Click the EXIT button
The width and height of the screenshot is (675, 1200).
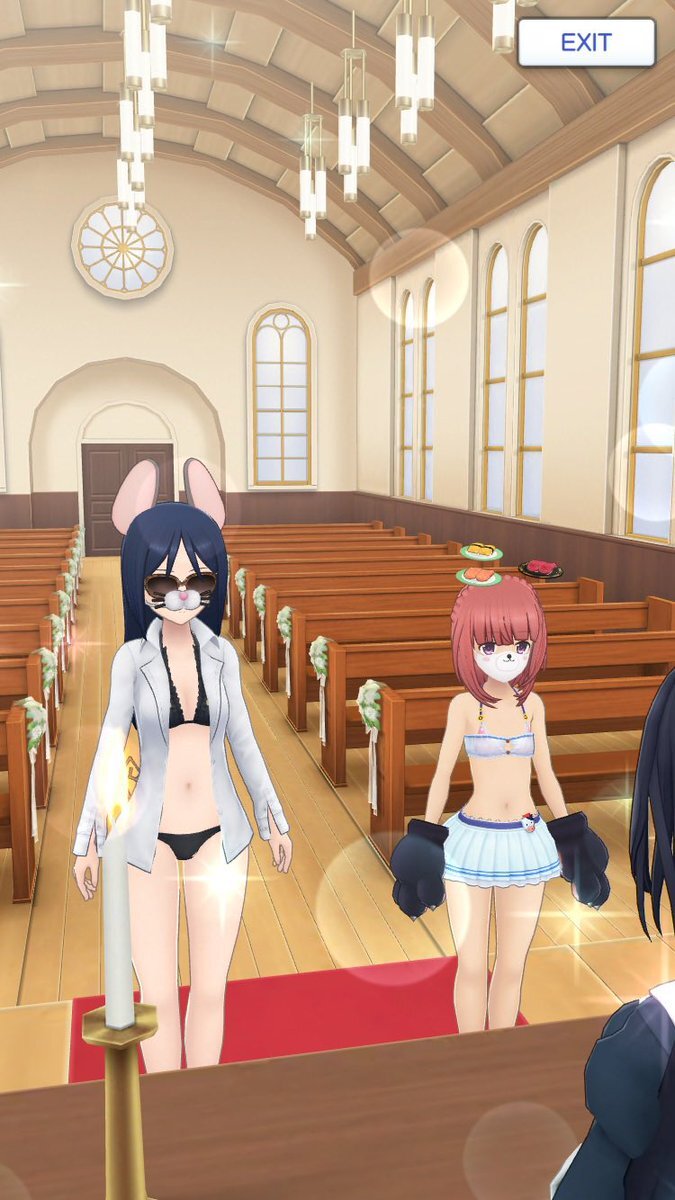click(586, 43)
